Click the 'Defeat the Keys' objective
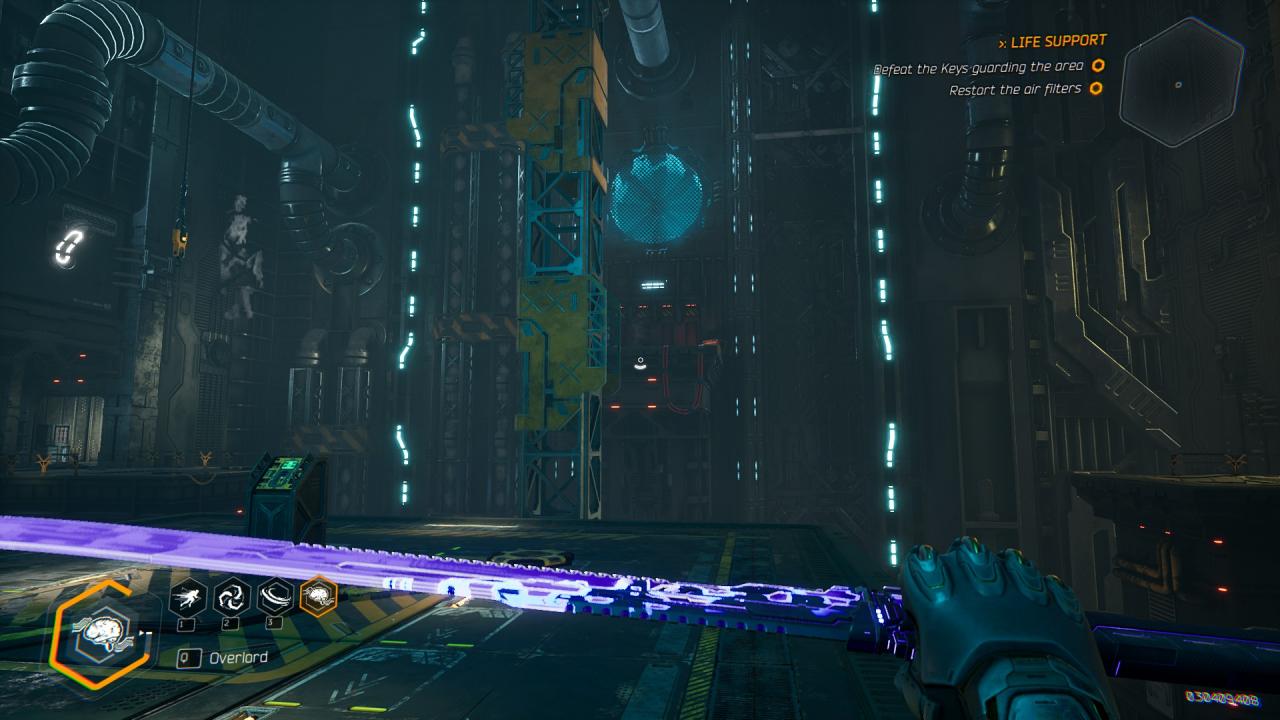 980,68
